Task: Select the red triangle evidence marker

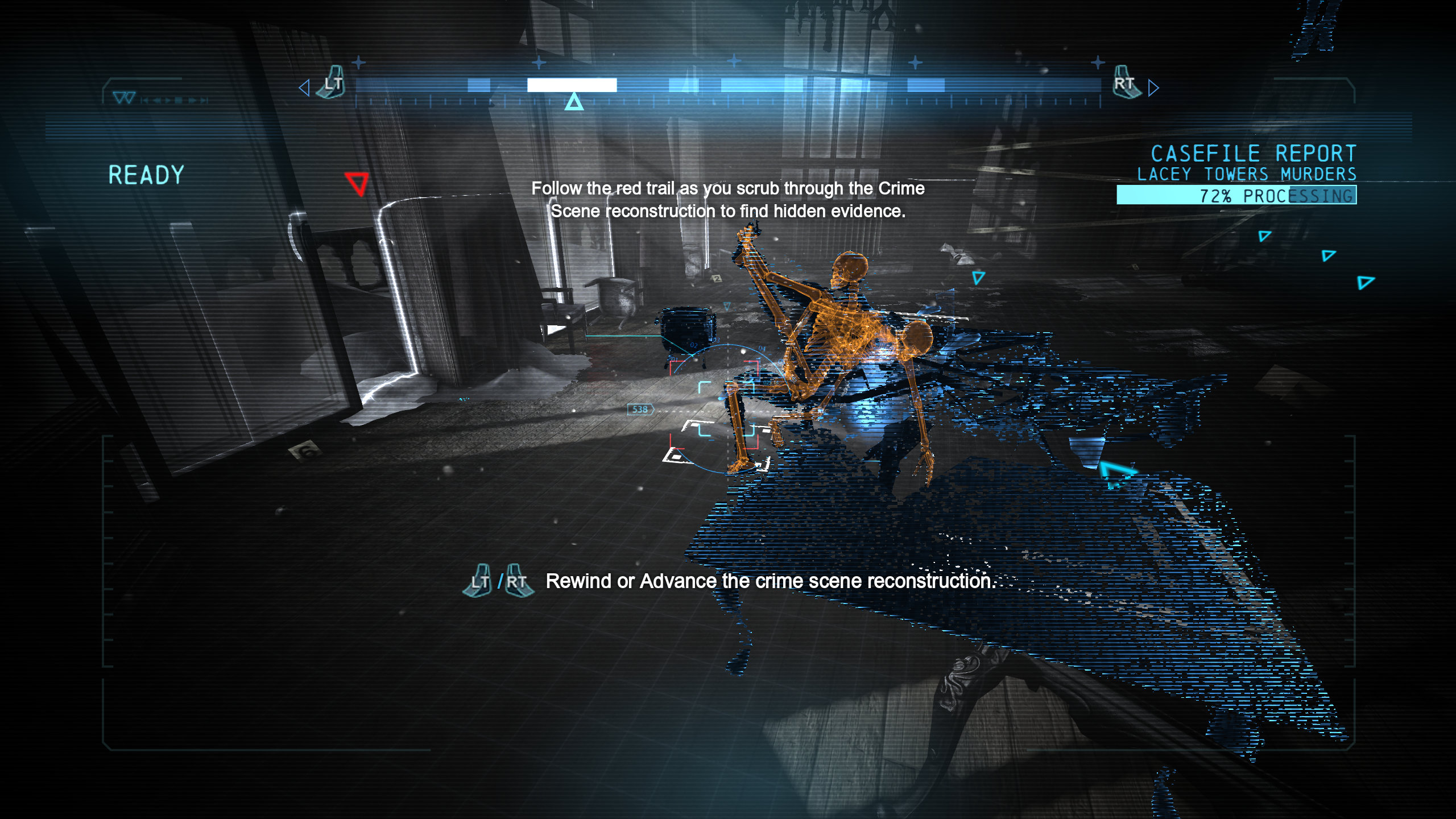Action: (x=357, y=184)
